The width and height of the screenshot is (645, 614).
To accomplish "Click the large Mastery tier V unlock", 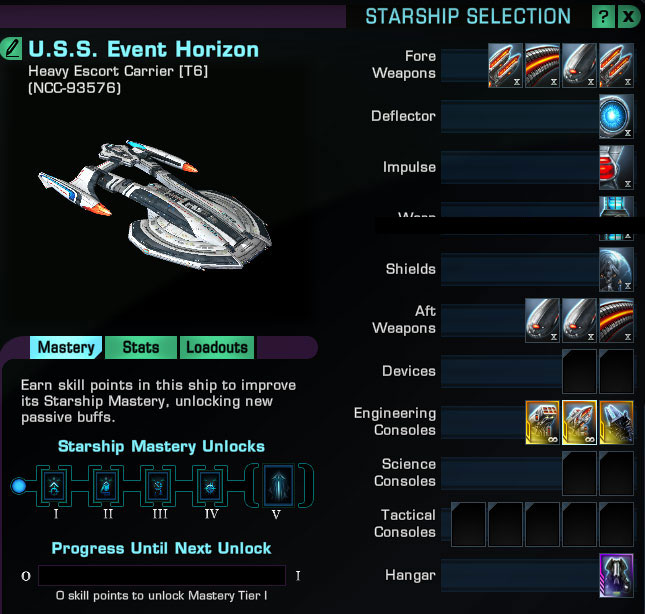I will pyautogui.click(x=279, y=487).
